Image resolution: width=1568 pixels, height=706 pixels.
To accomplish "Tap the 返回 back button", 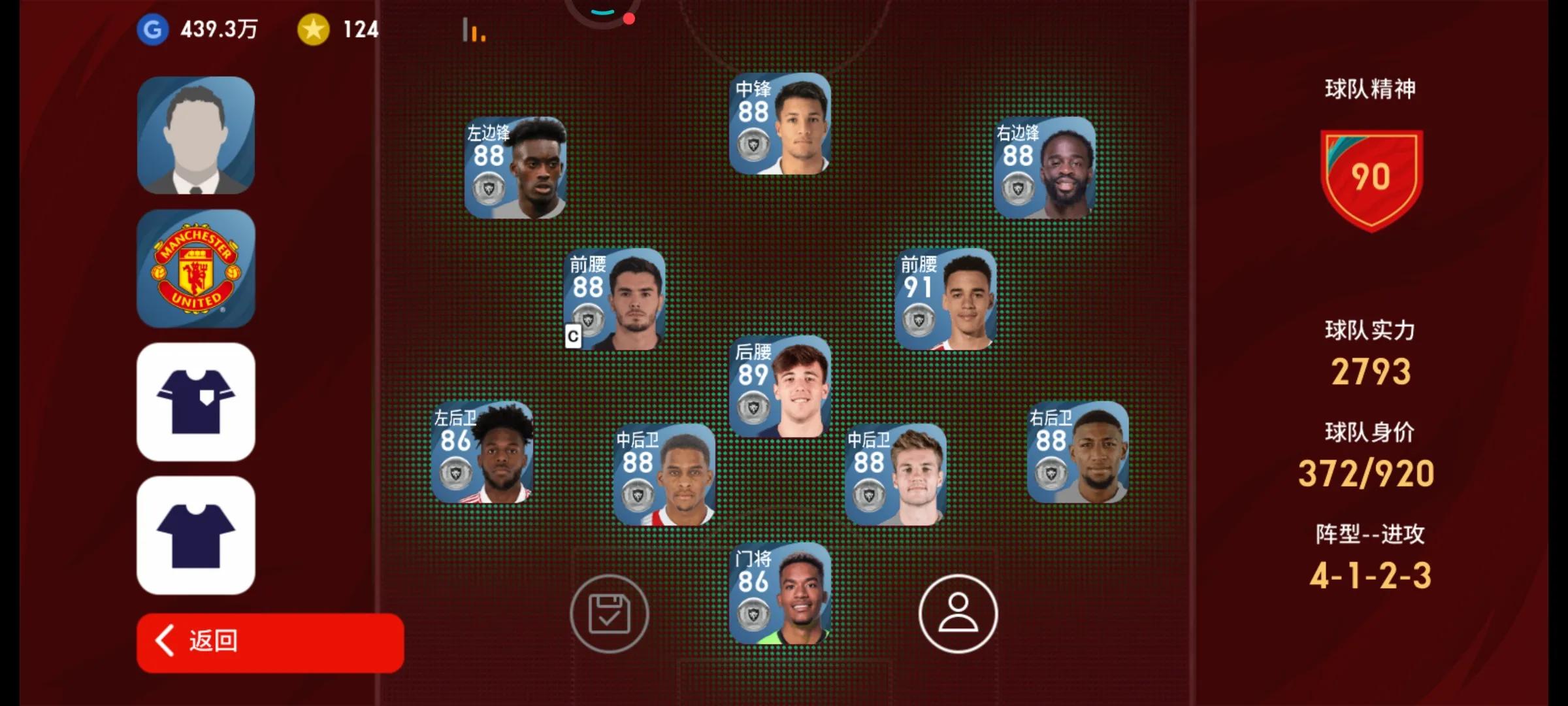I will point(270,641).
